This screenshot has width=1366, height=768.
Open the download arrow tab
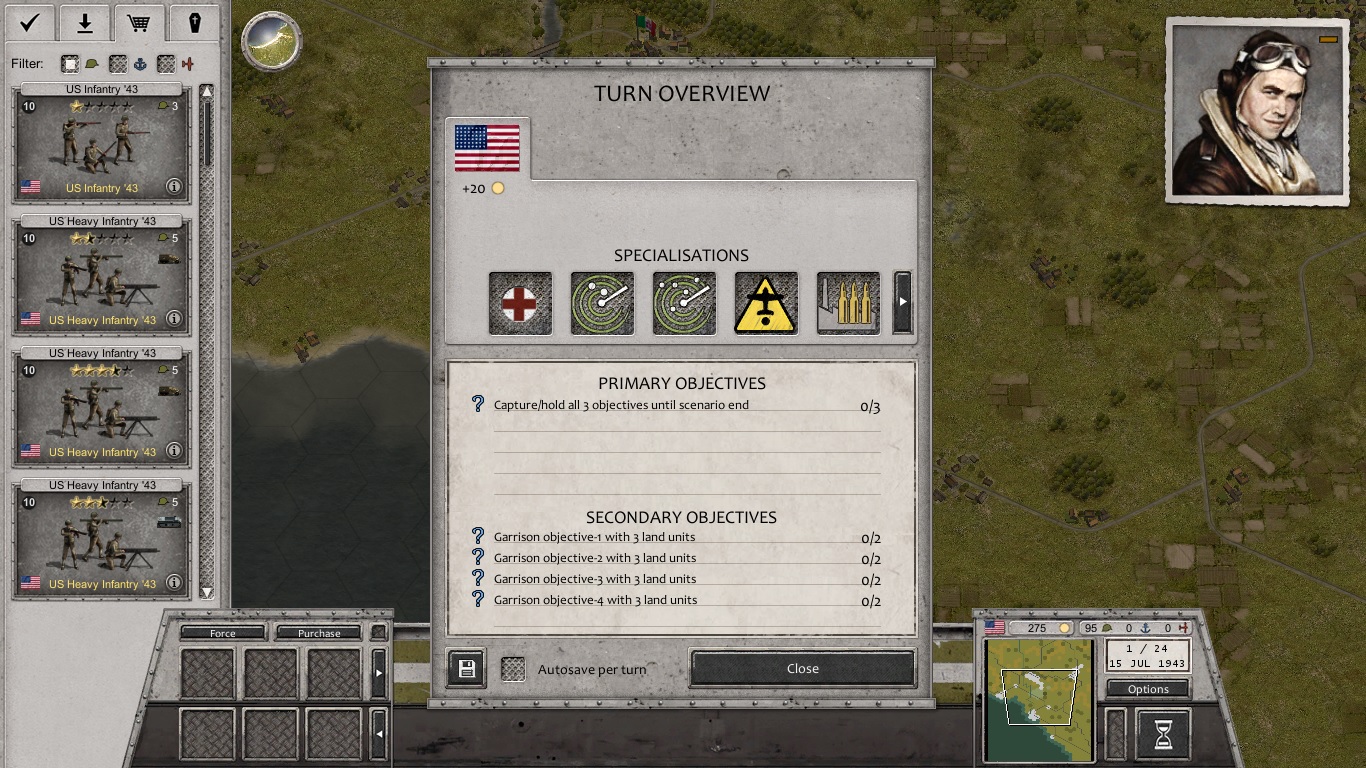[85, 22]
